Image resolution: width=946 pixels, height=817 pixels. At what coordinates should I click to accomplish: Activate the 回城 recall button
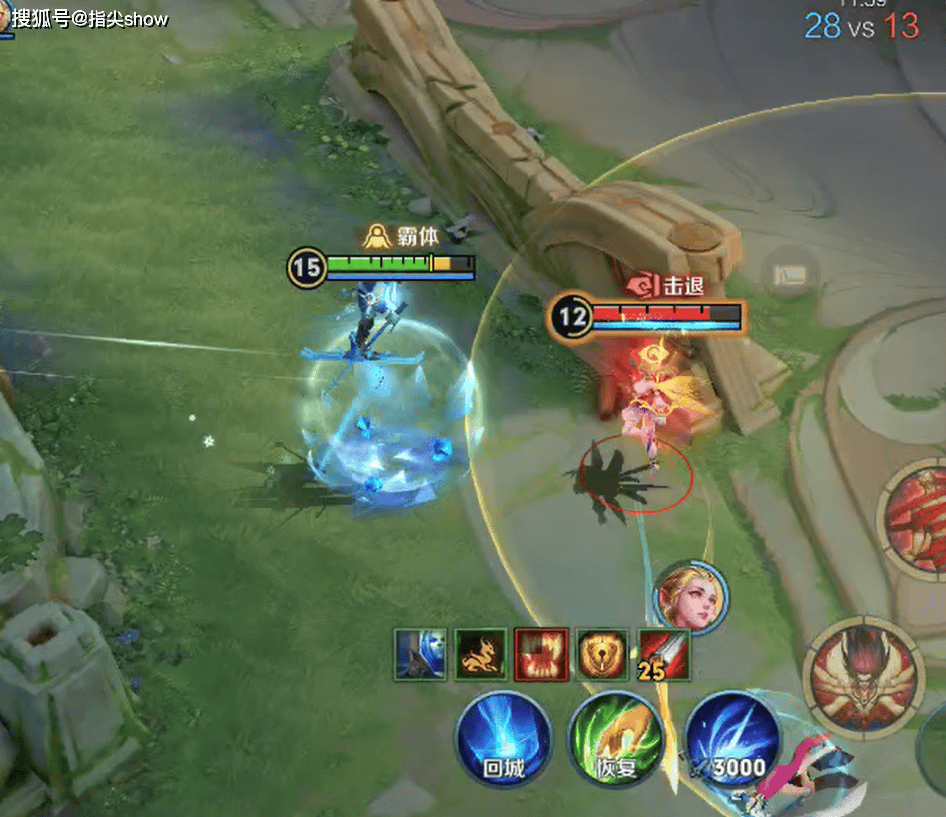pyautogui.click(x=504, y=739)
